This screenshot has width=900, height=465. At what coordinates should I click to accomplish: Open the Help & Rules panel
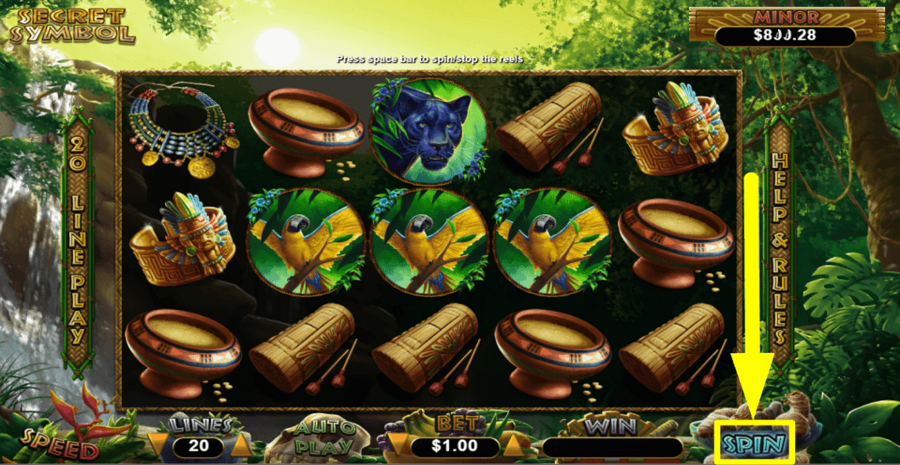[x=779, y=246]
